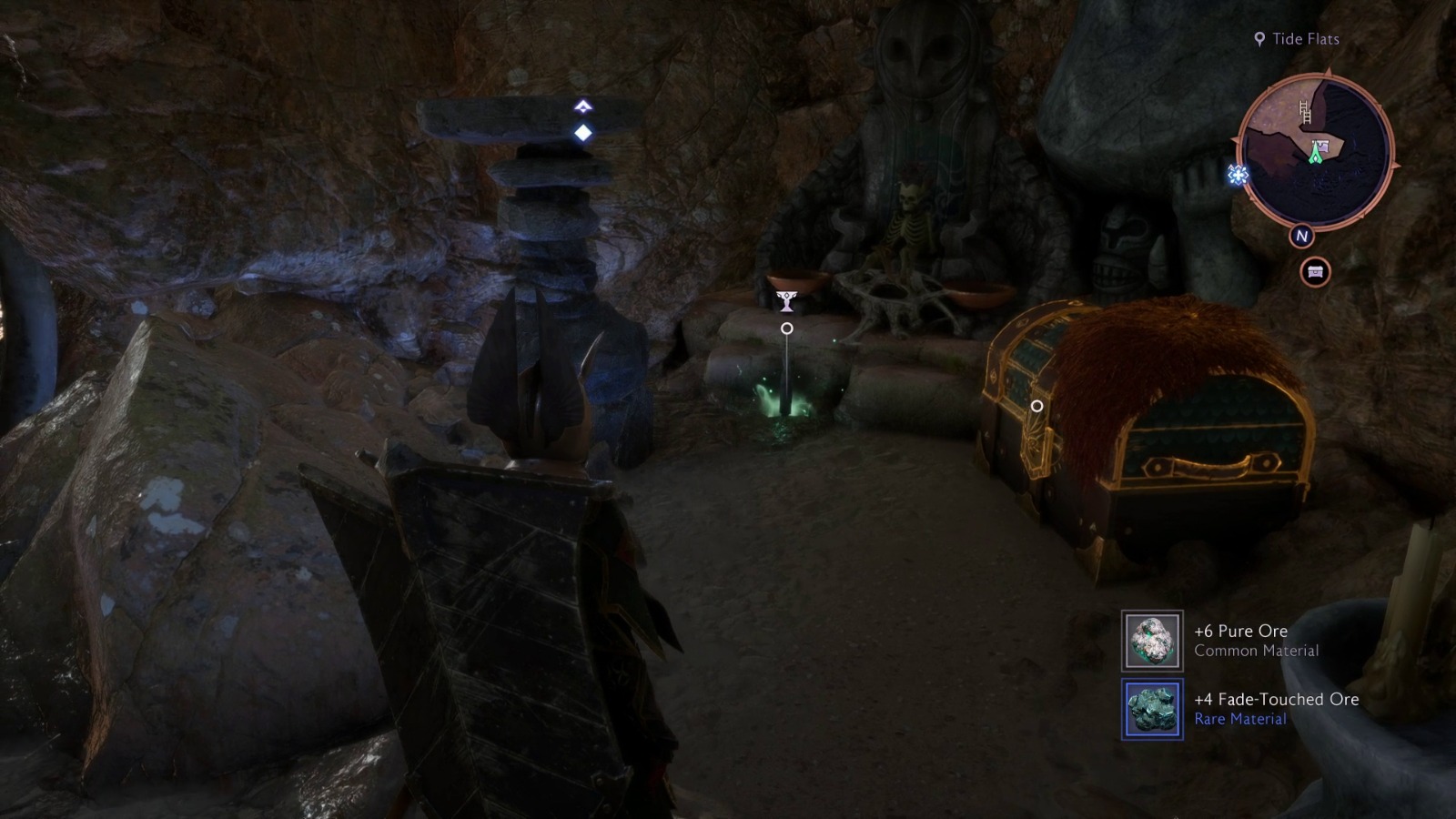This screenshot has height=819, width=1456.
Task: Click the N compass marker on the minimap
Action: point(1301,235)
